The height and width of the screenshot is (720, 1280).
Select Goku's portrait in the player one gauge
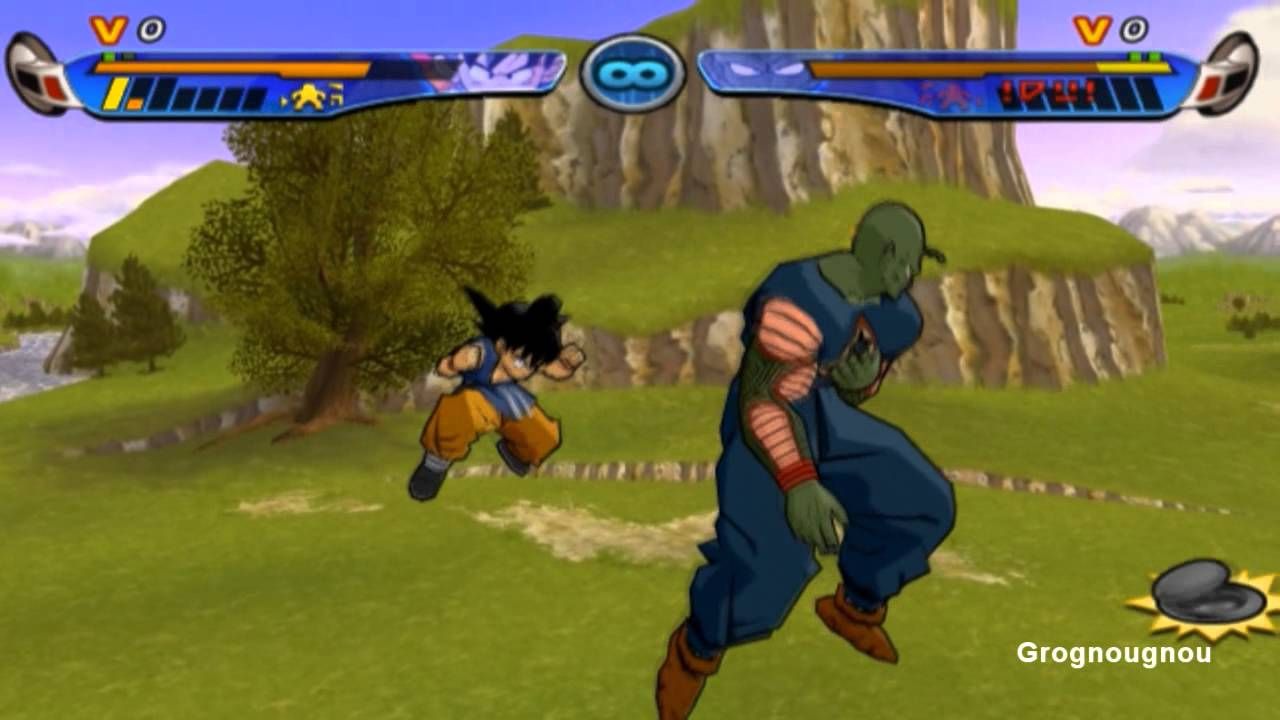click(x=500, y=73)
